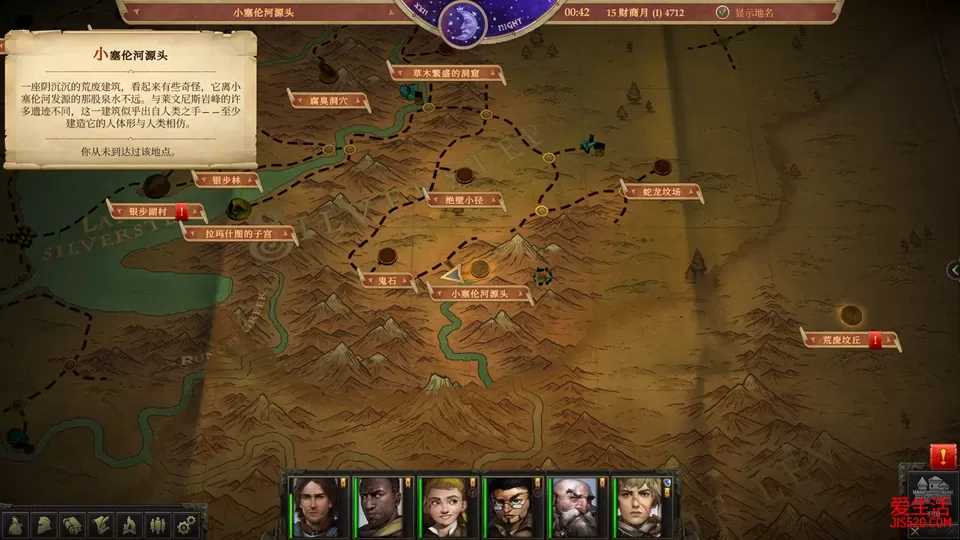Select the 荒废坟丘 map location
Viewport: 960px width, 540px height.
tap(840, 340)
